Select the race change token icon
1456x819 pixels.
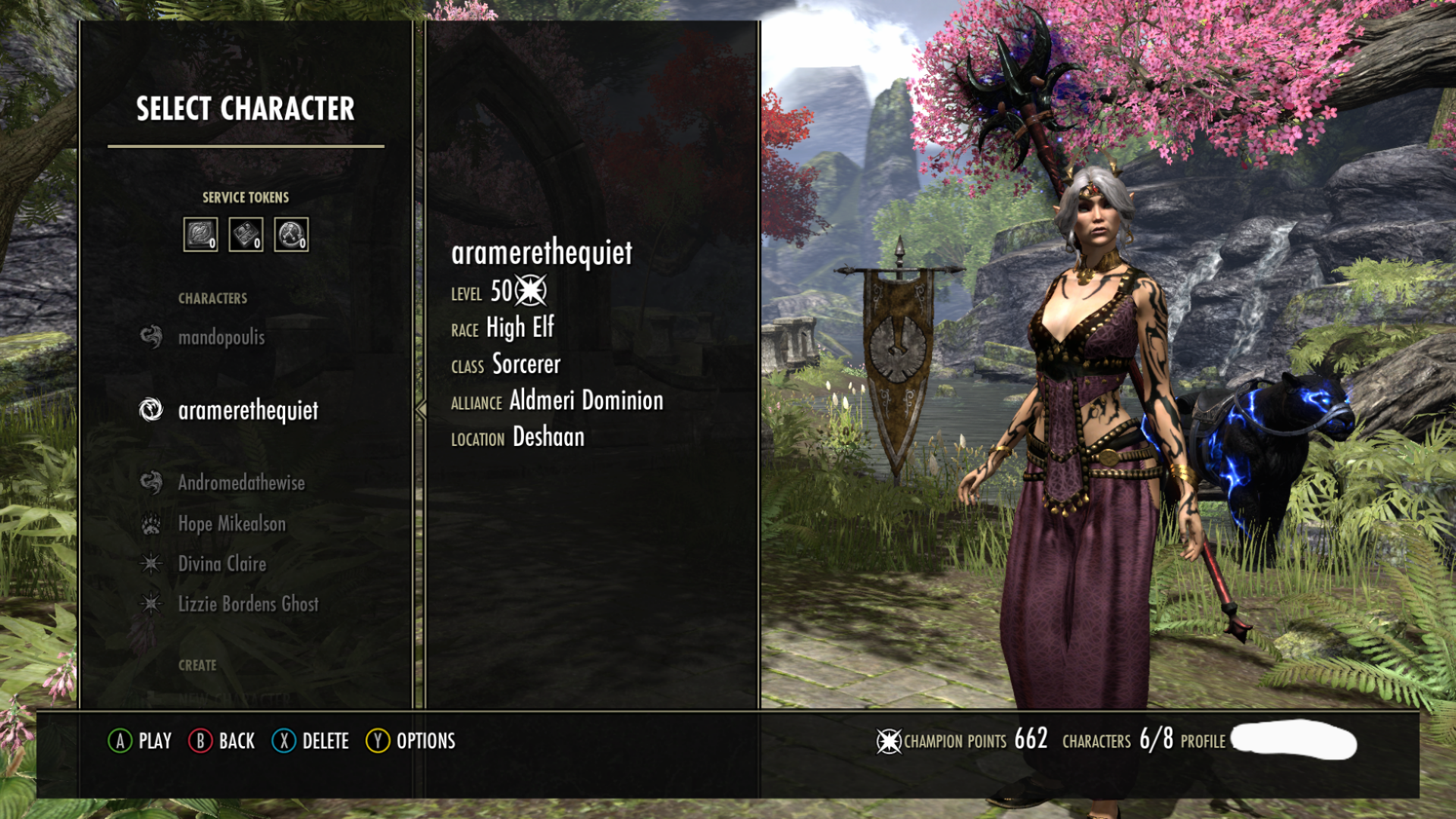tap(246, 234)
